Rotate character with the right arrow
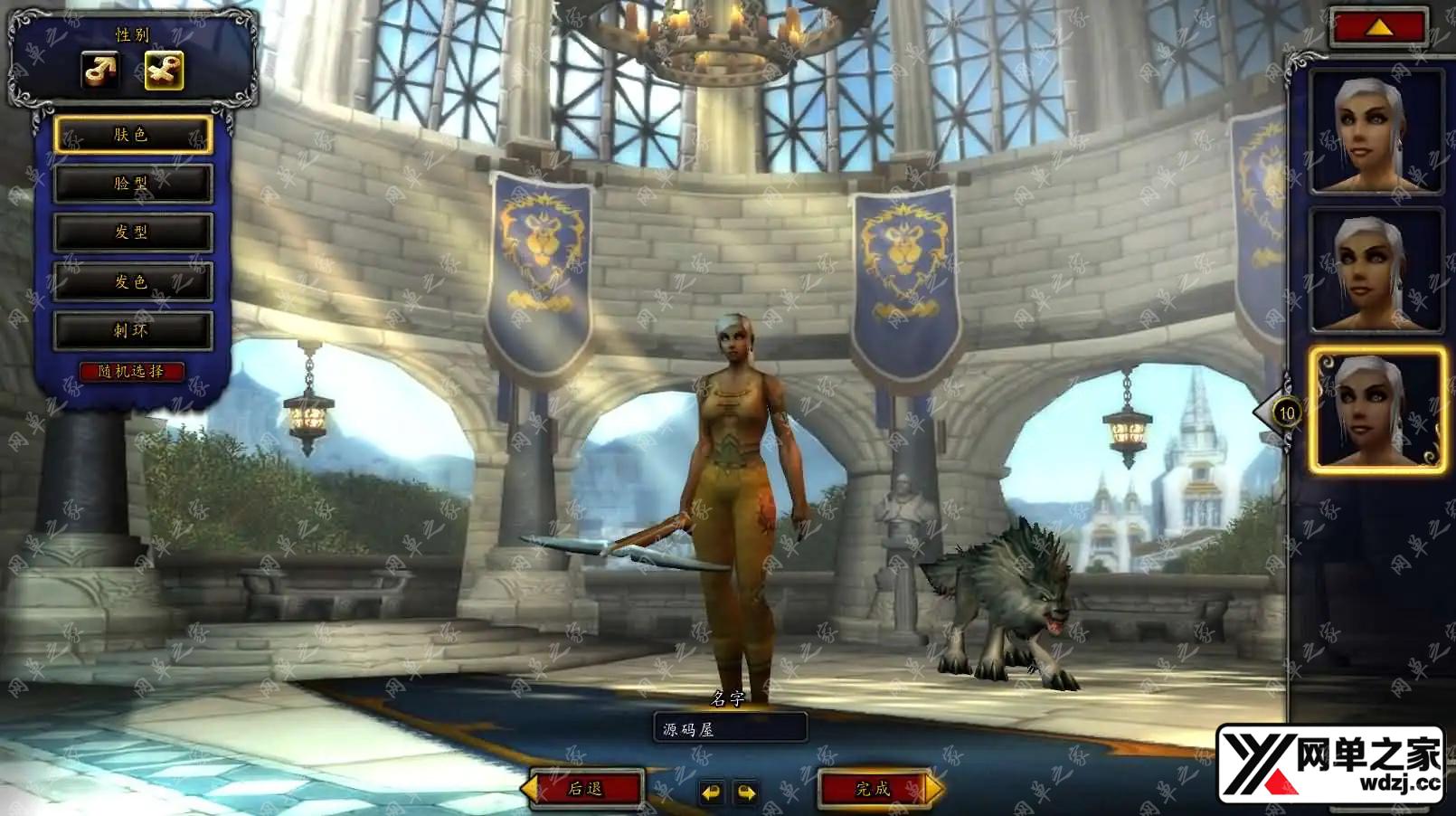This screenshot has height=816, width=1456. coord(746,792)
